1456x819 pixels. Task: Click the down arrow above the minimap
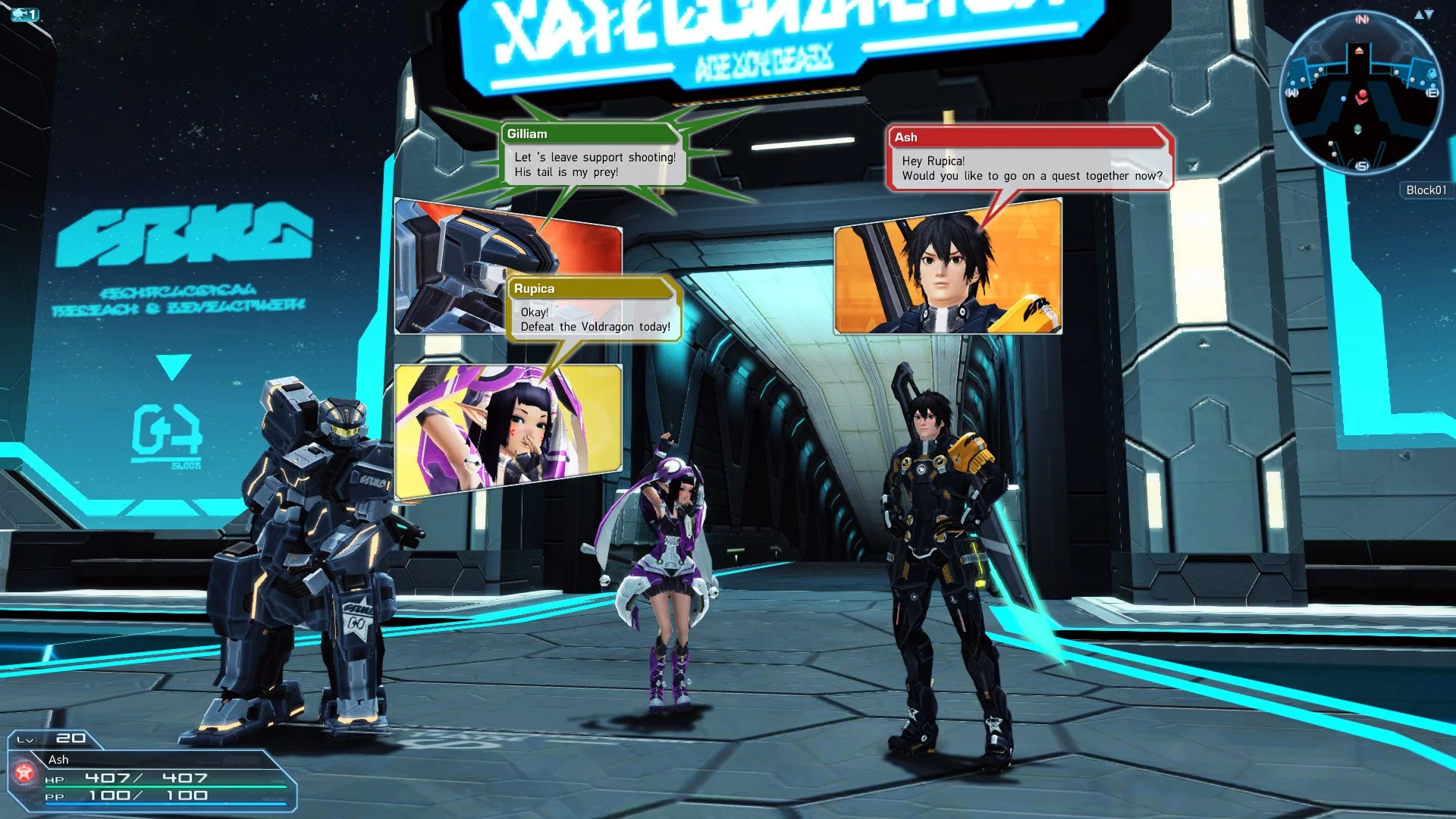(x=1429, y=14)
